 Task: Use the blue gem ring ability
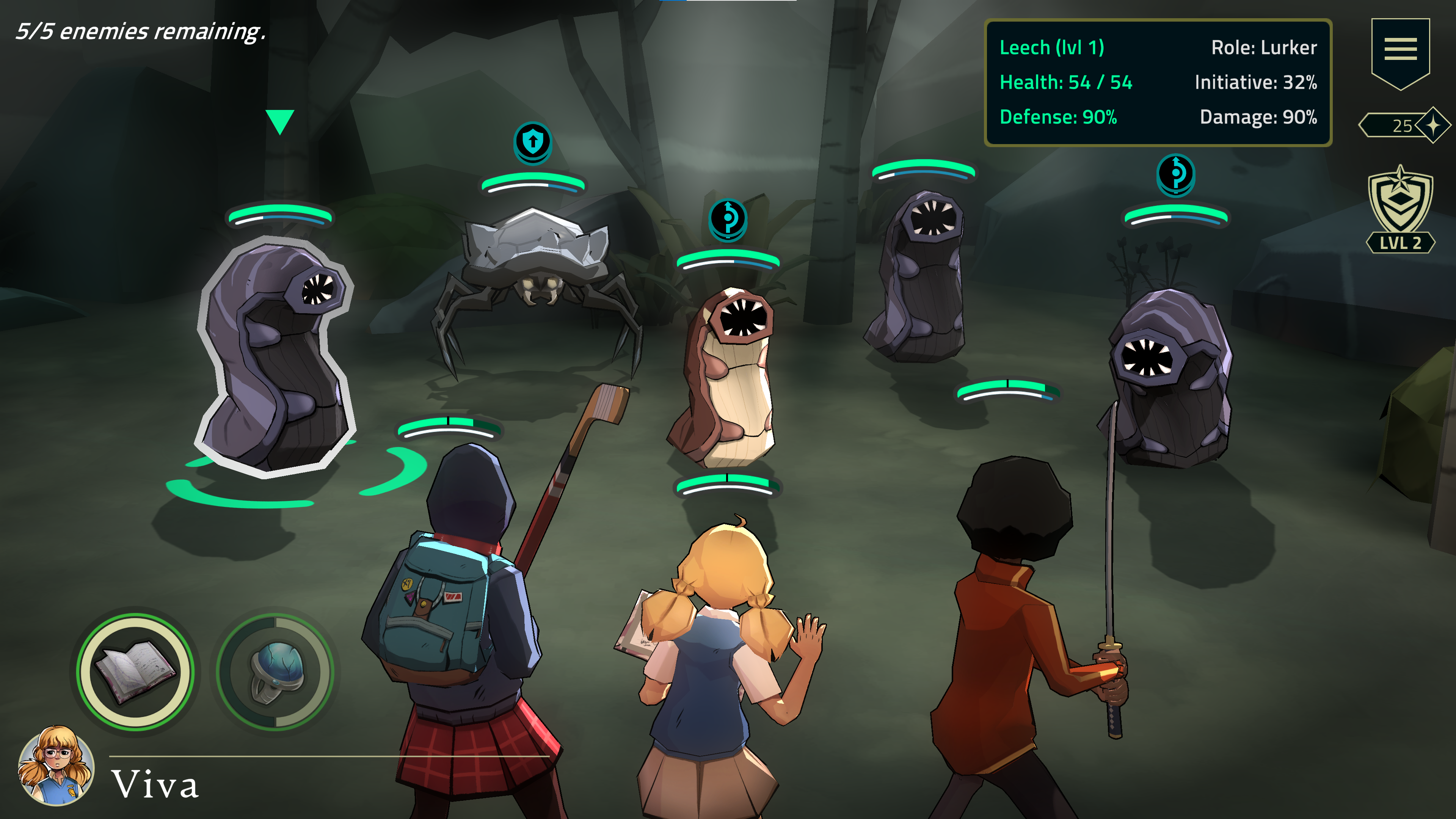click(x=275, y=672)
